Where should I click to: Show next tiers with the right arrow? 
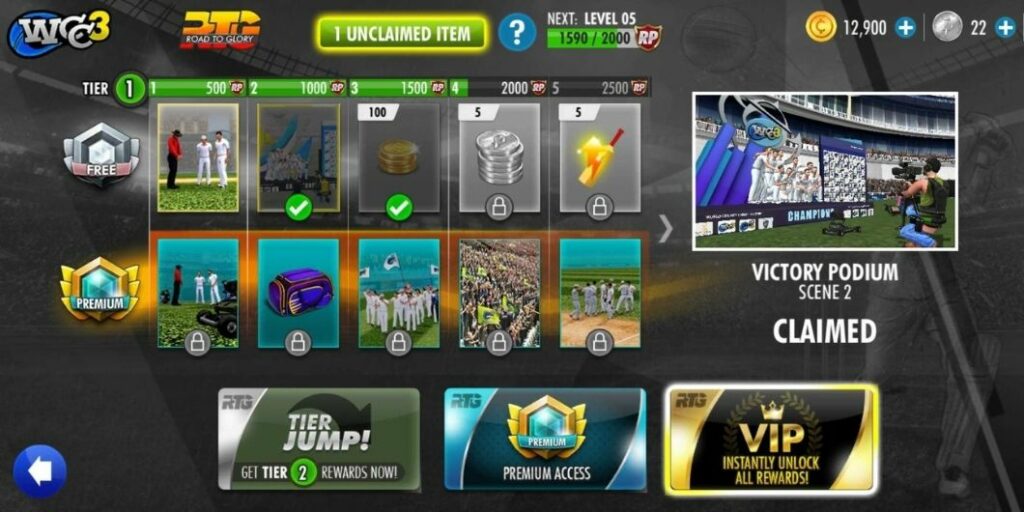666,229
